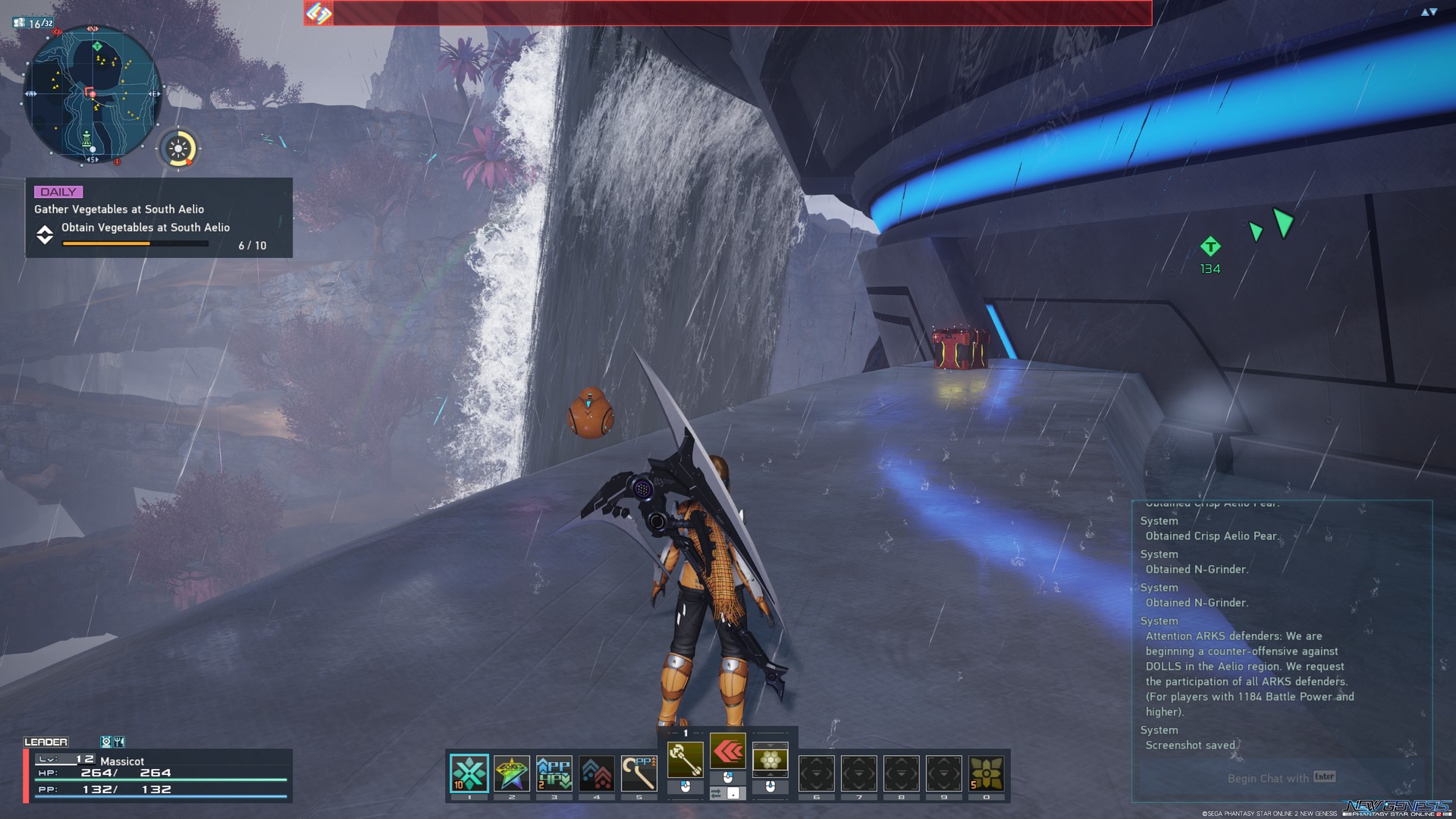Select the wand weapon icon in the weapon palette

[x=687, y=760]
